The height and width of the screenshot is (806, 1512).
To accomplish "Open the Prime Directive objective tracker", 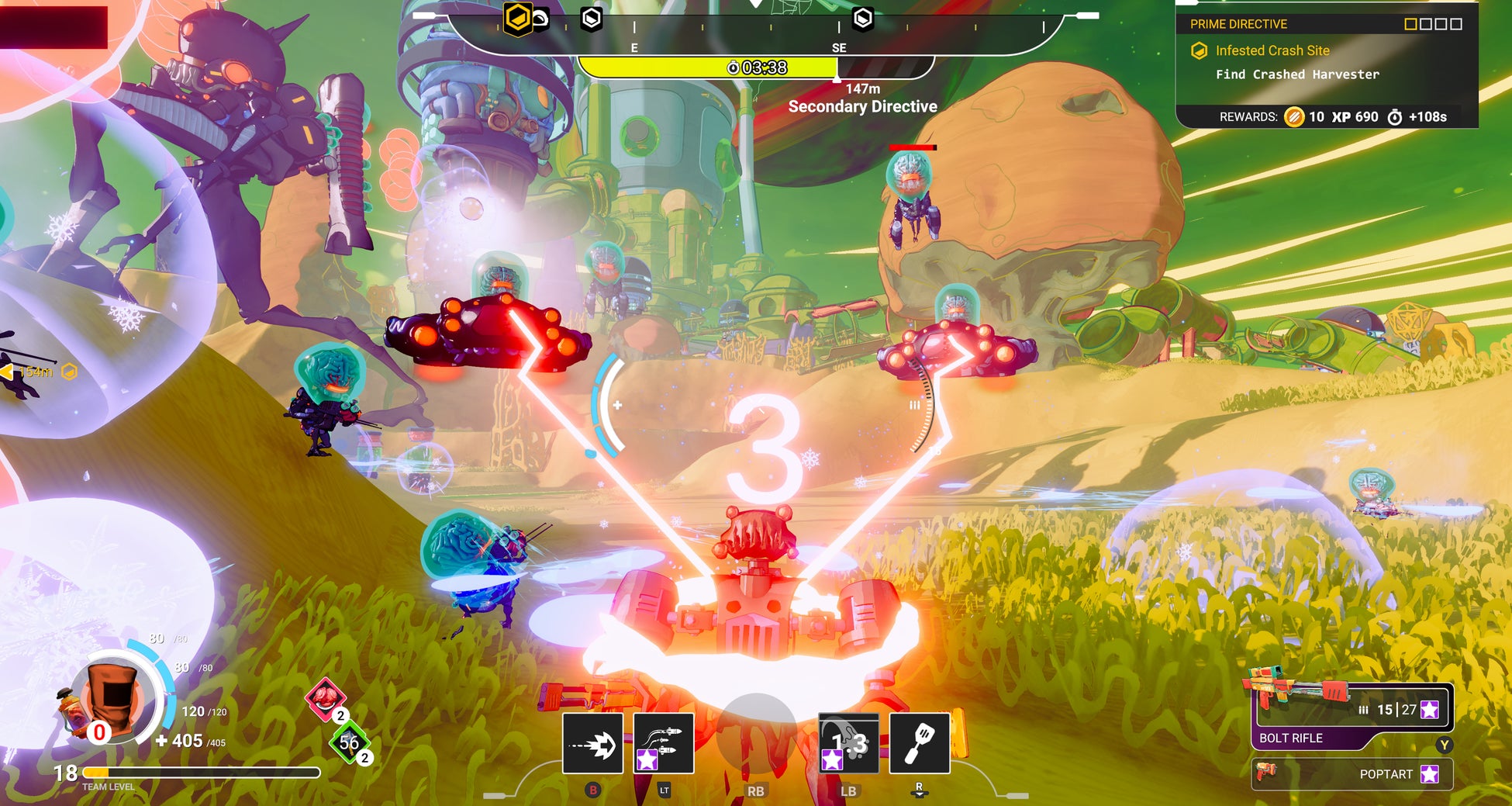I will click(1238, 24).
